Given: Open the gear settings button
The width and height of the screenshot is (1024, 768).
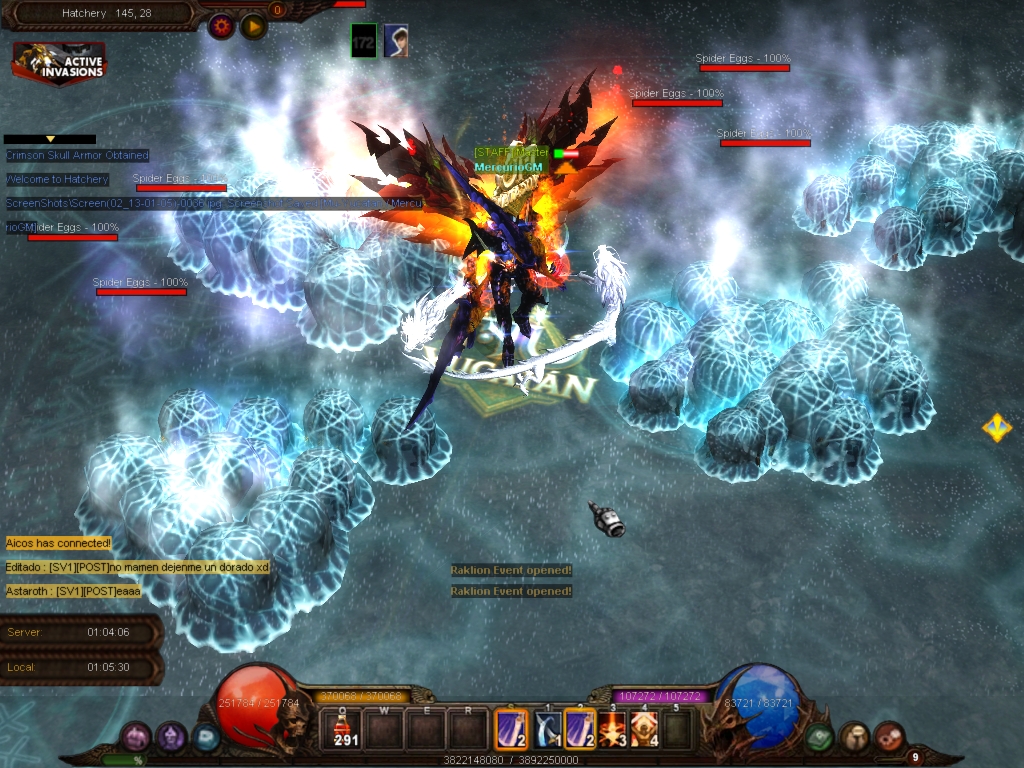Looking at the screenshot, I should point(221,26).
